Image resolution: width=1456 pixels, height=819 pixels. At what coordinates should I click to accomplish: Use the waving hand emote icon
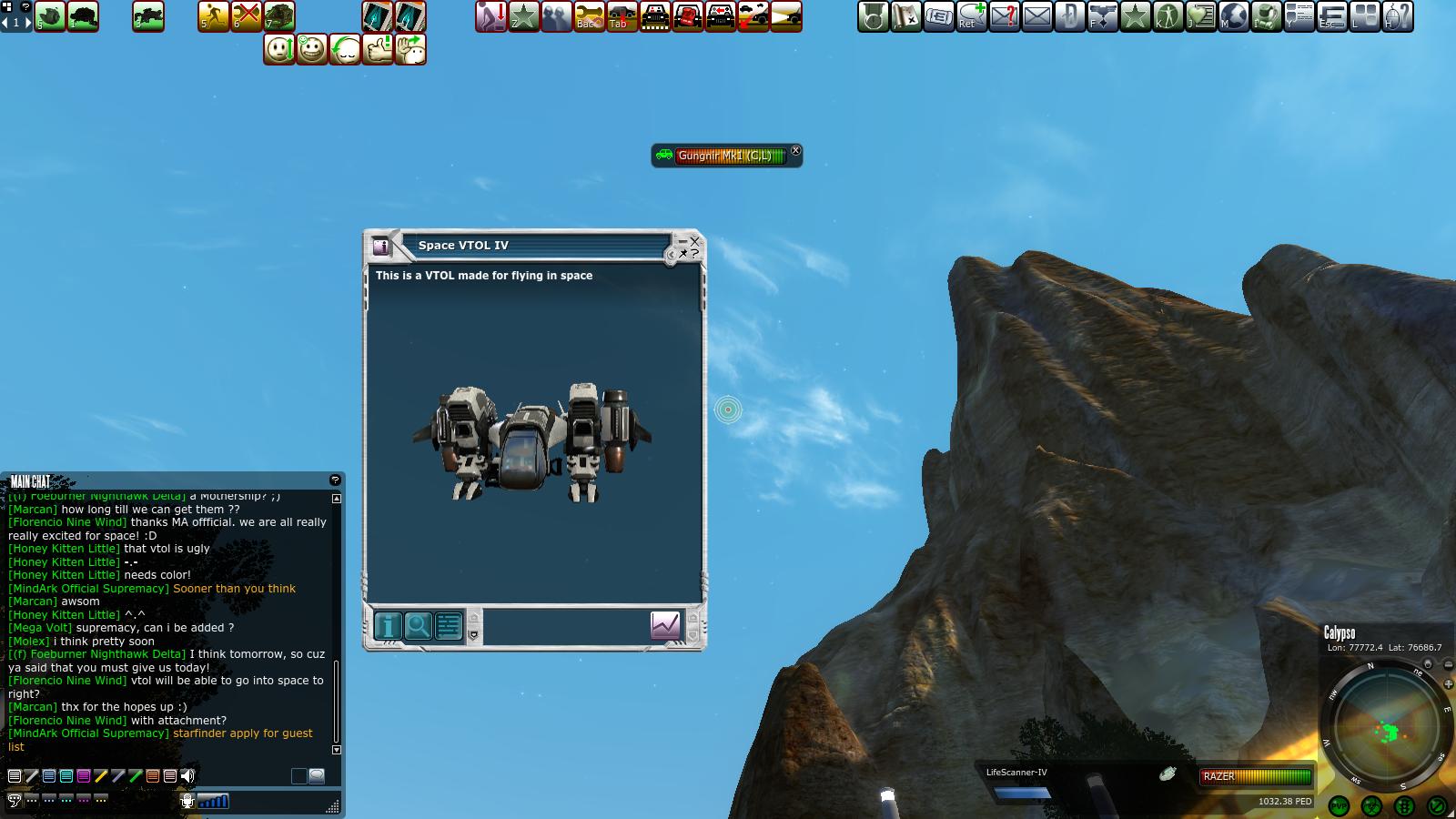pos(410,49)
